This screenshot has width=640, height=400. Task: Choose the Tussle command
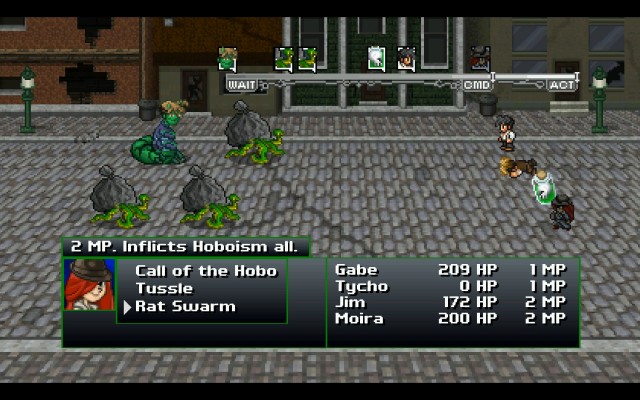(x=164, y=289)
